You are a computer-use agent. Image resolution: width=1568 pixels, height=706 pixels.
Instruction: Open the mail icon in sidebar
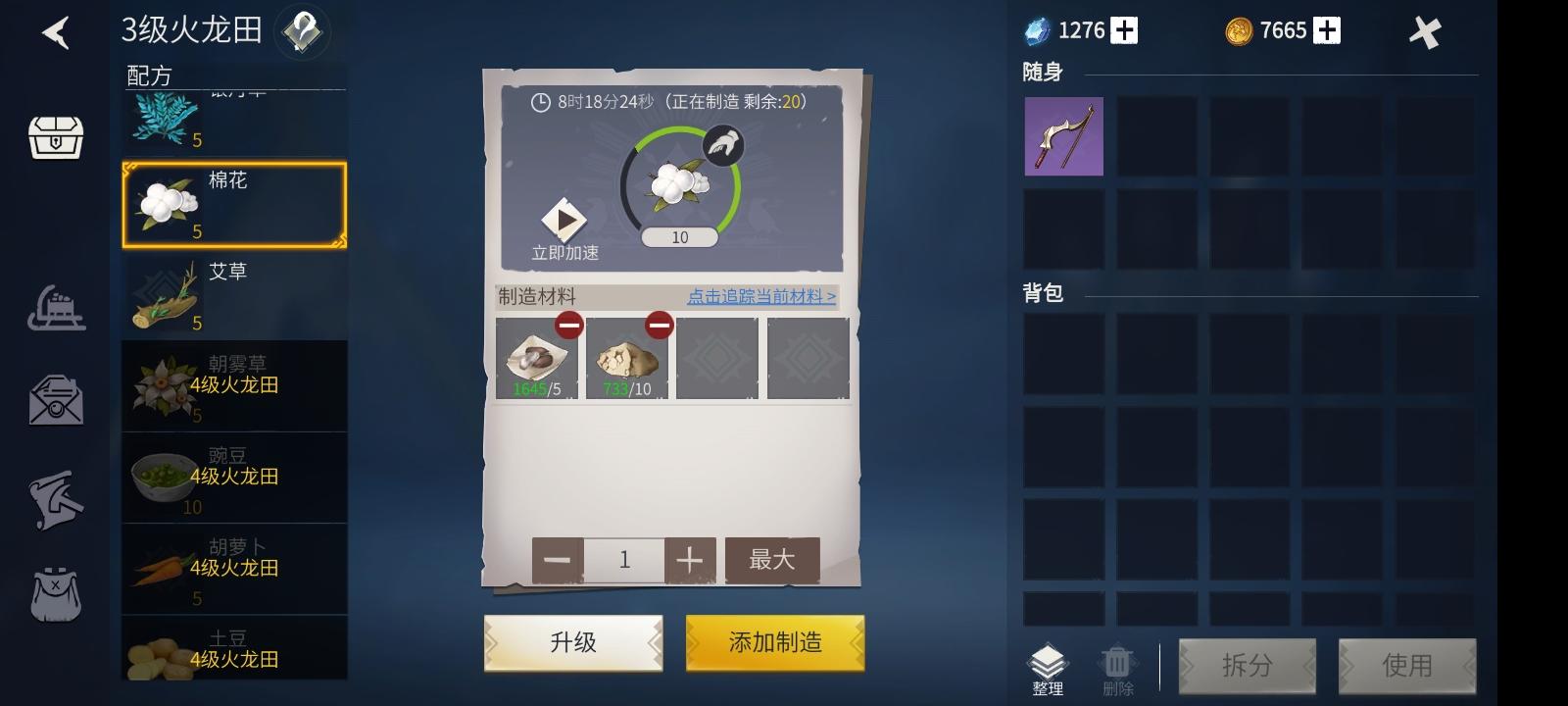tap(56, 402)
